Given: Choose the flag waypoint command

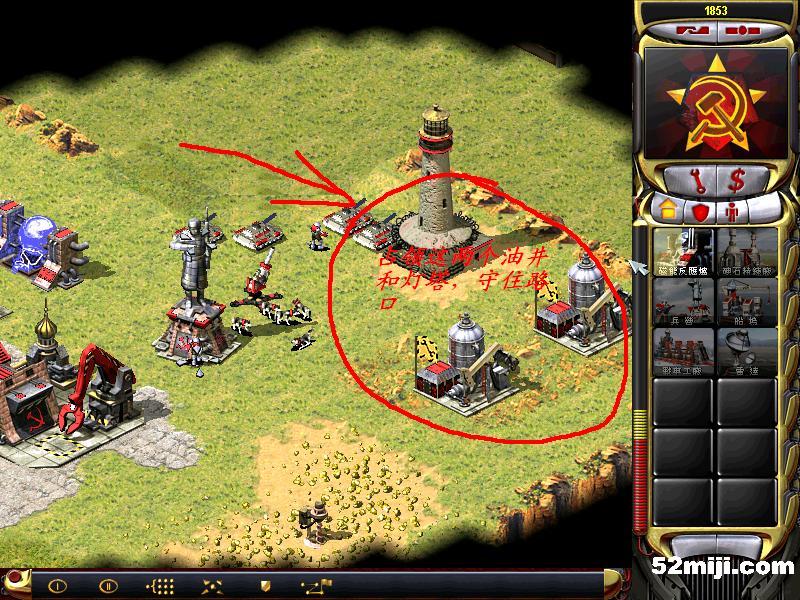Looking at the screenshot, I should point(319,586).
